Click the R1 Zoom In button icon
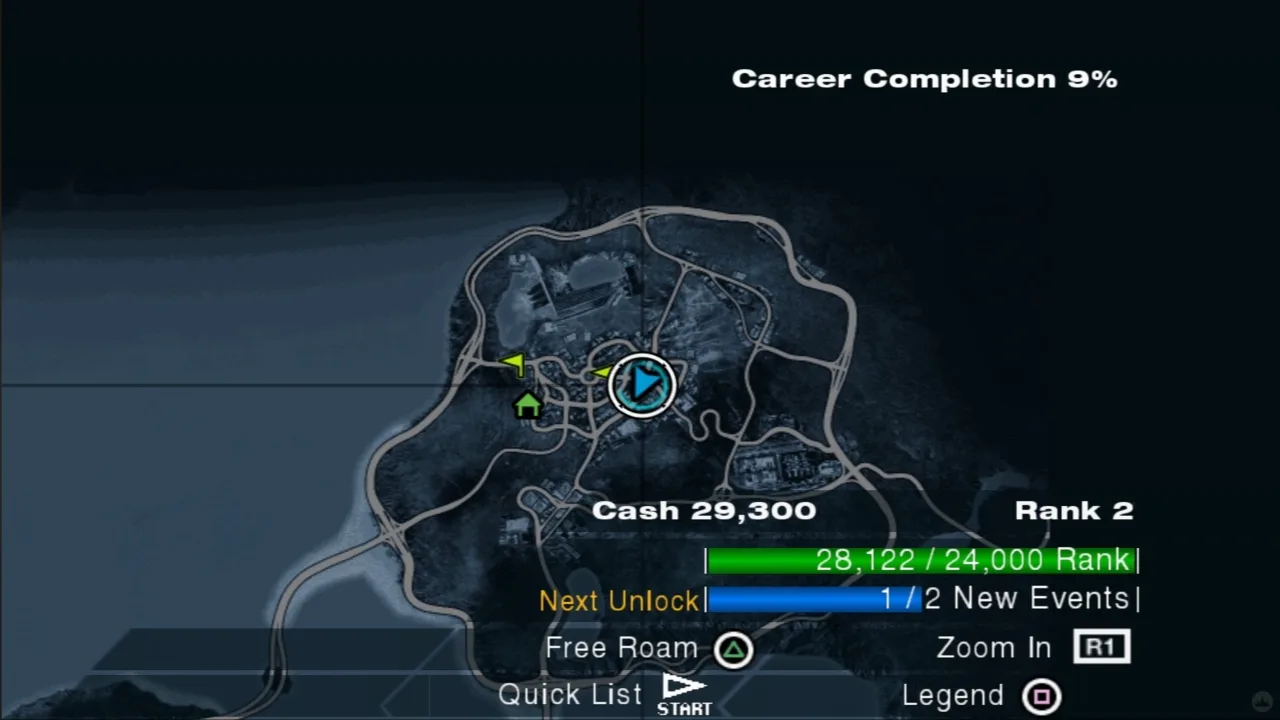Viewport: 1280px width, 720px height. point(1101,647)
